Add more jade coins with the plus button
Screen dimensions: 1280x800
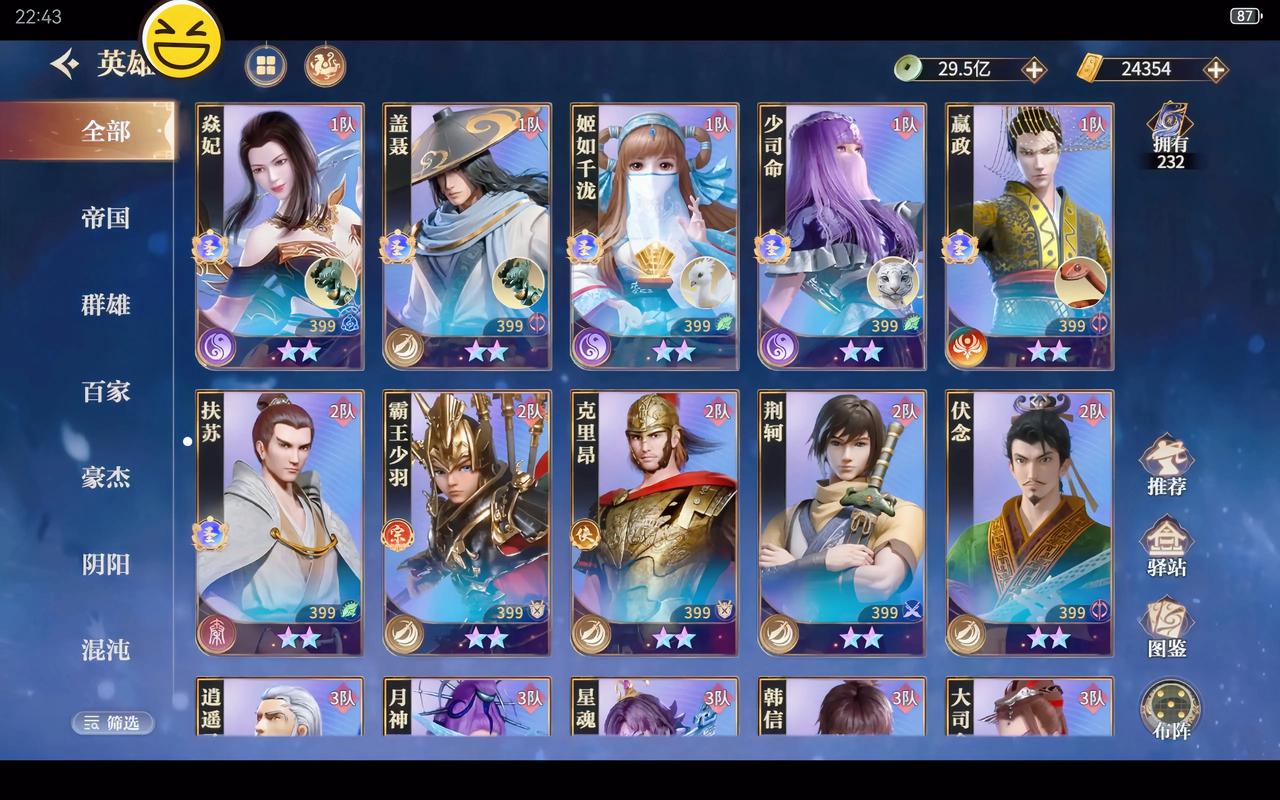[x=1034, y=69]
